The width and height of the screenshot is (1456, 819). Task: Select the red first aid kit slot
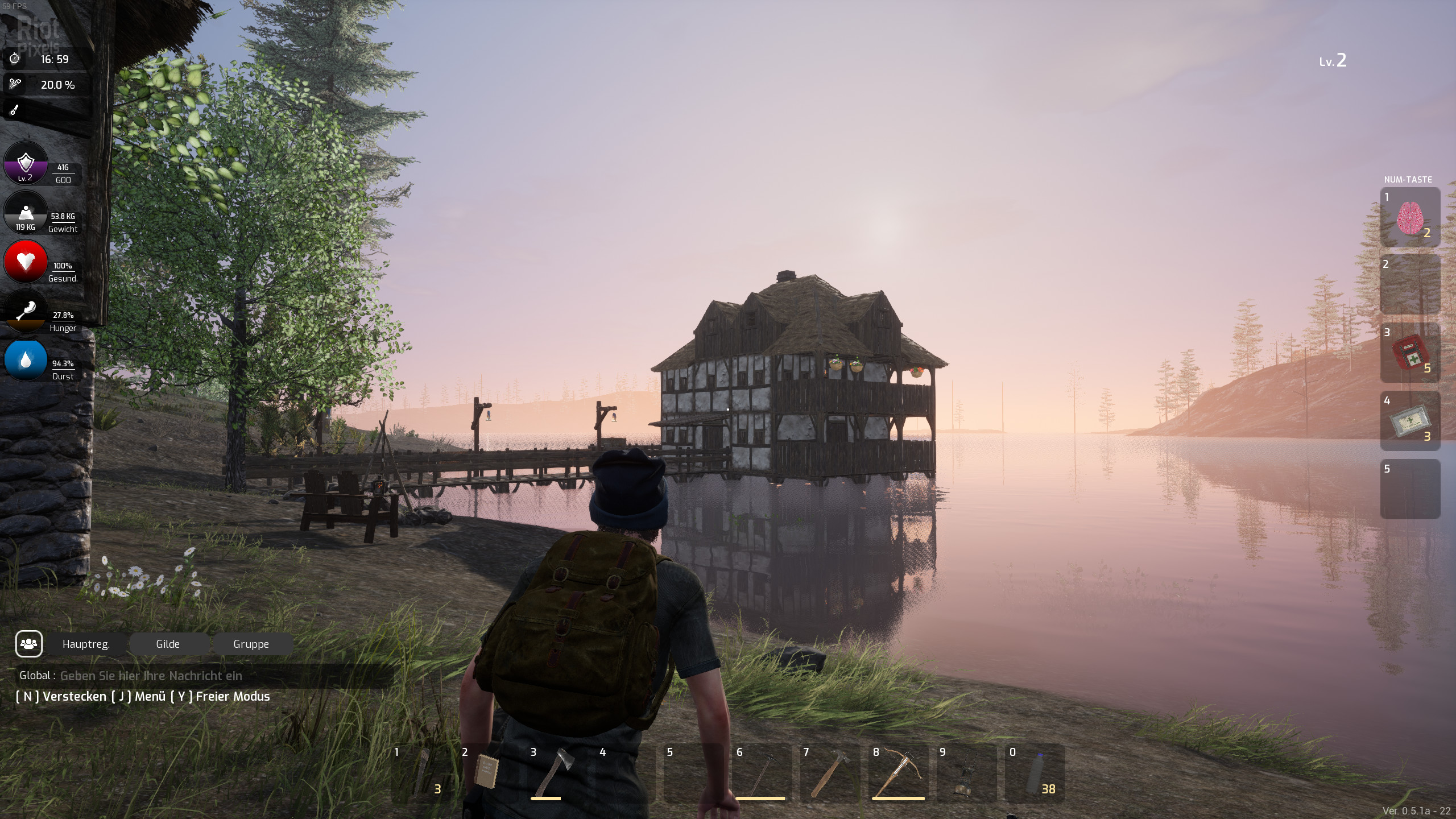1410,353
